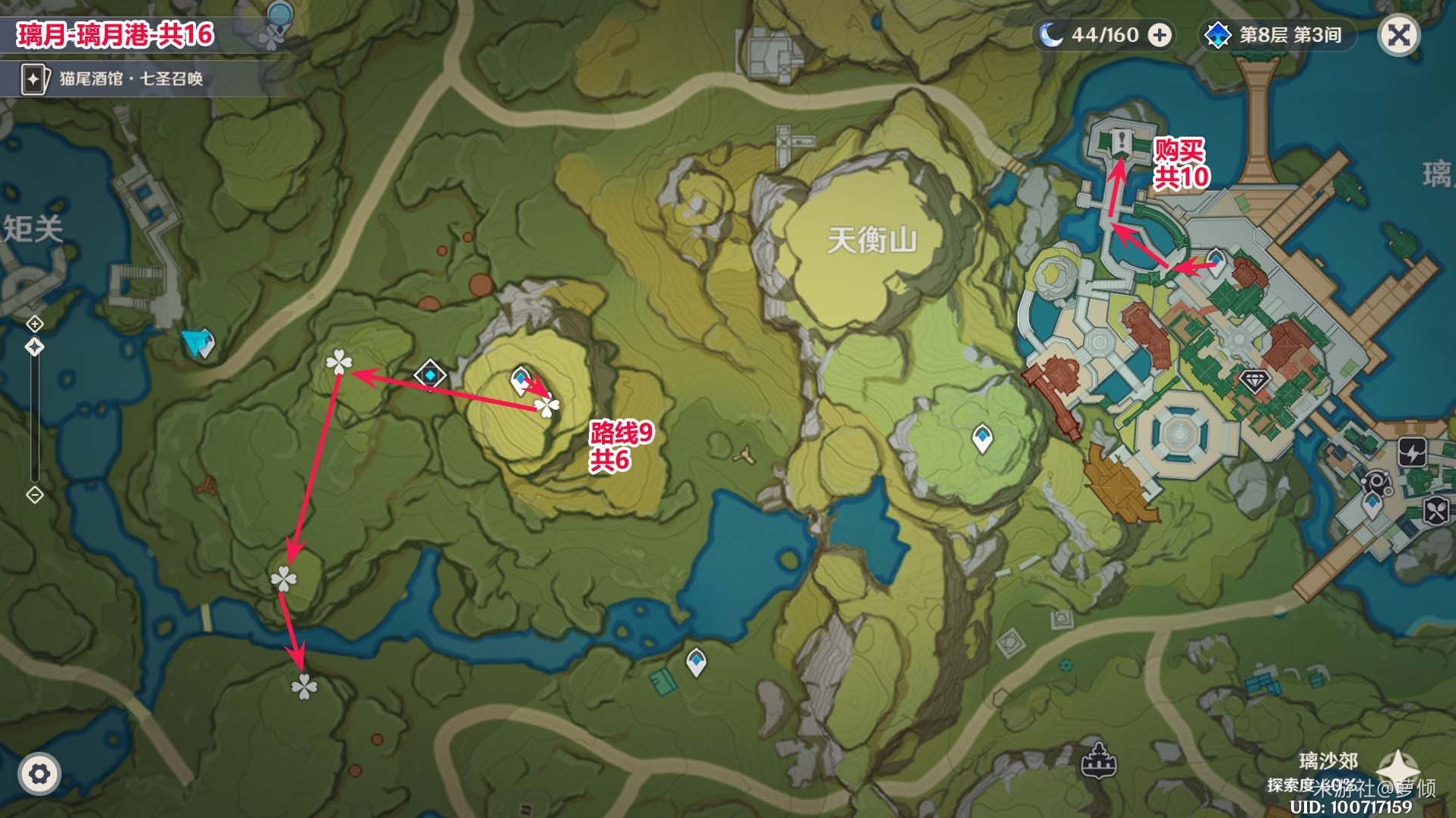Click the map zoom slider handle
Viewport: 1456px width, 818px height.
[35, 347]
